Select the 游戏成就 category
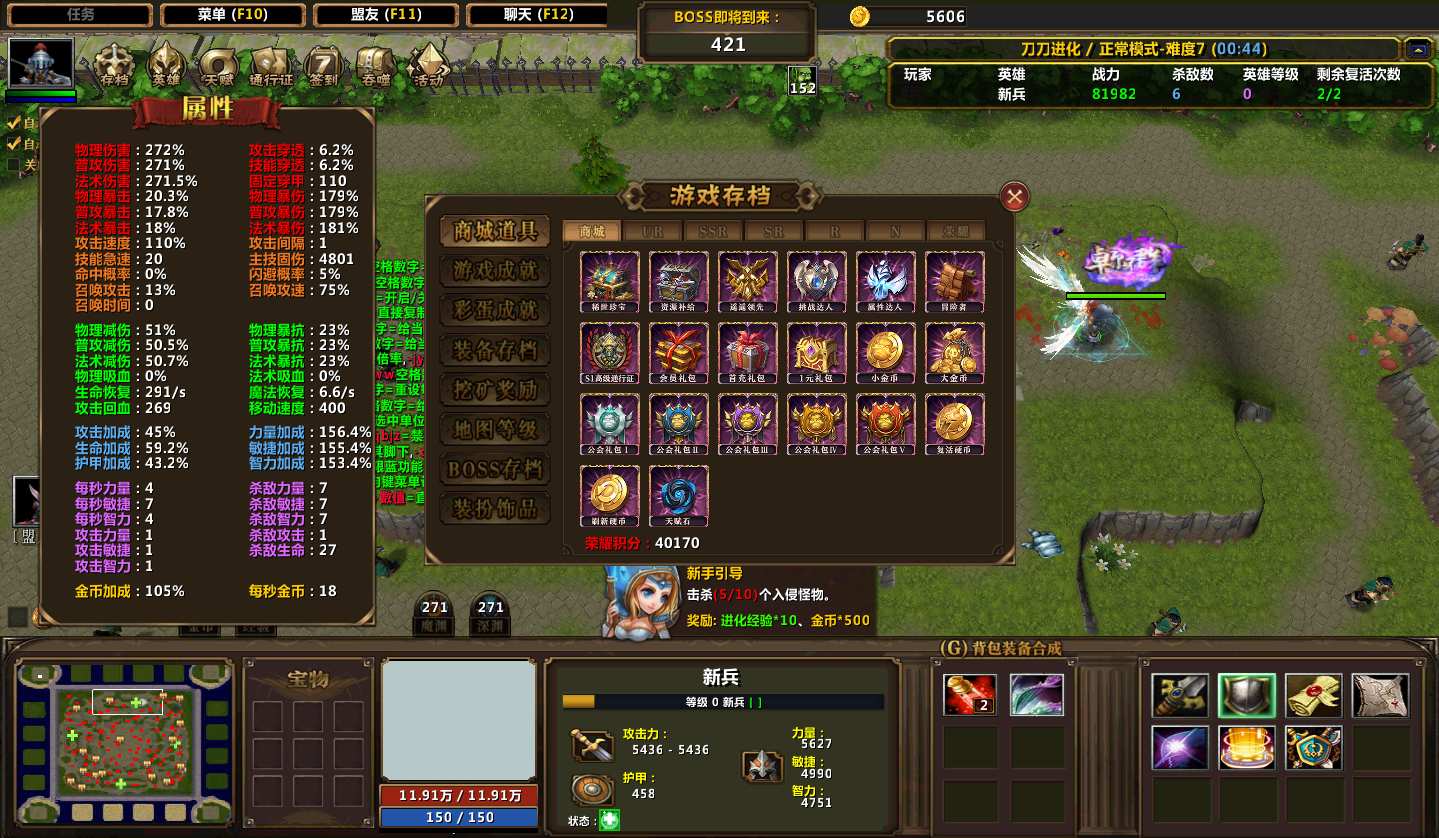 tap(495, 270)
